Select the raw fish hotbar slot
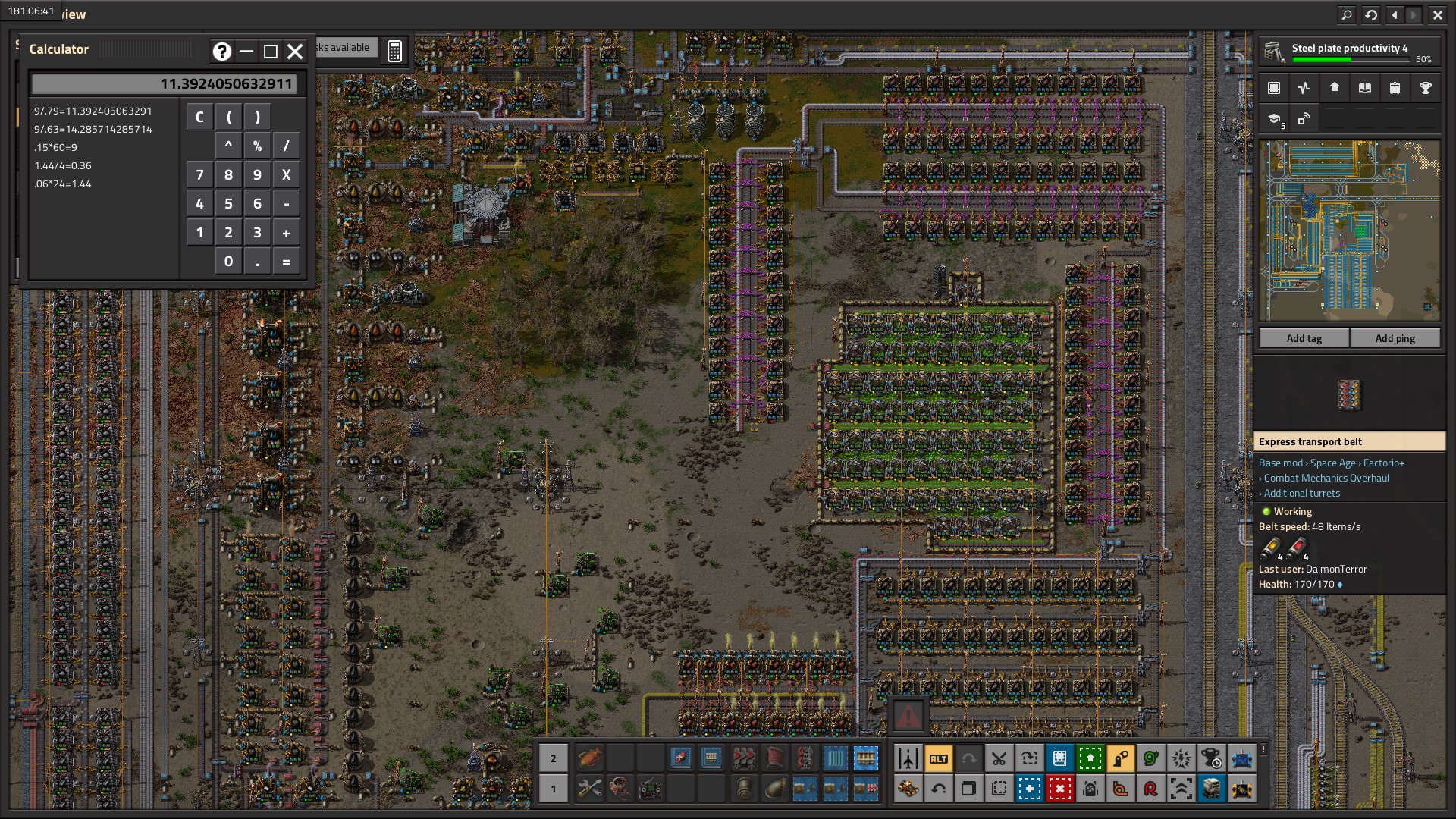Viewport: 1456px width, 819px height. point(589,758)
